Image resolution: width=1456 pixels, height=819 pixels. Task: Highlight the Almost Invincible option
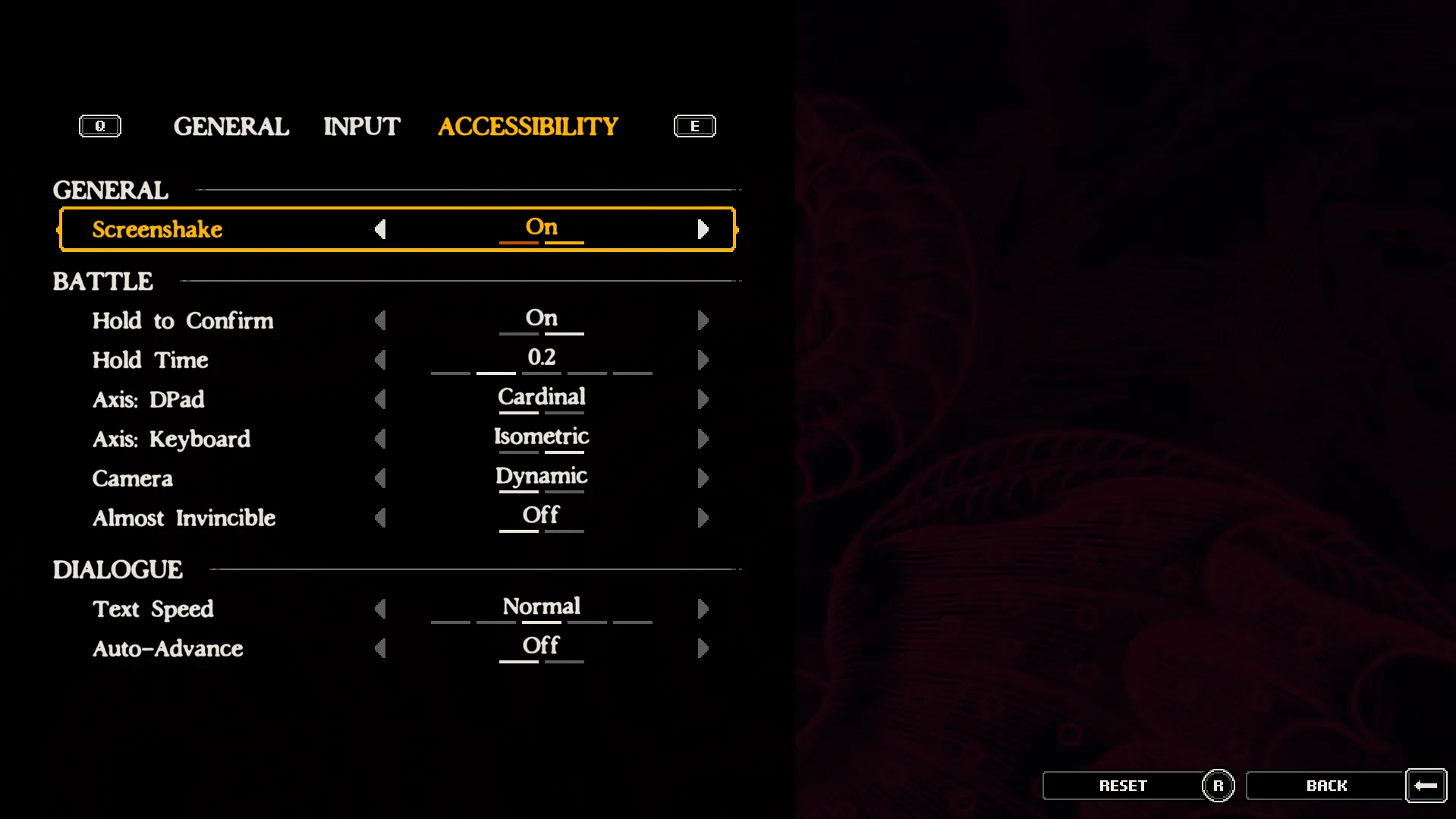(184, 518)
